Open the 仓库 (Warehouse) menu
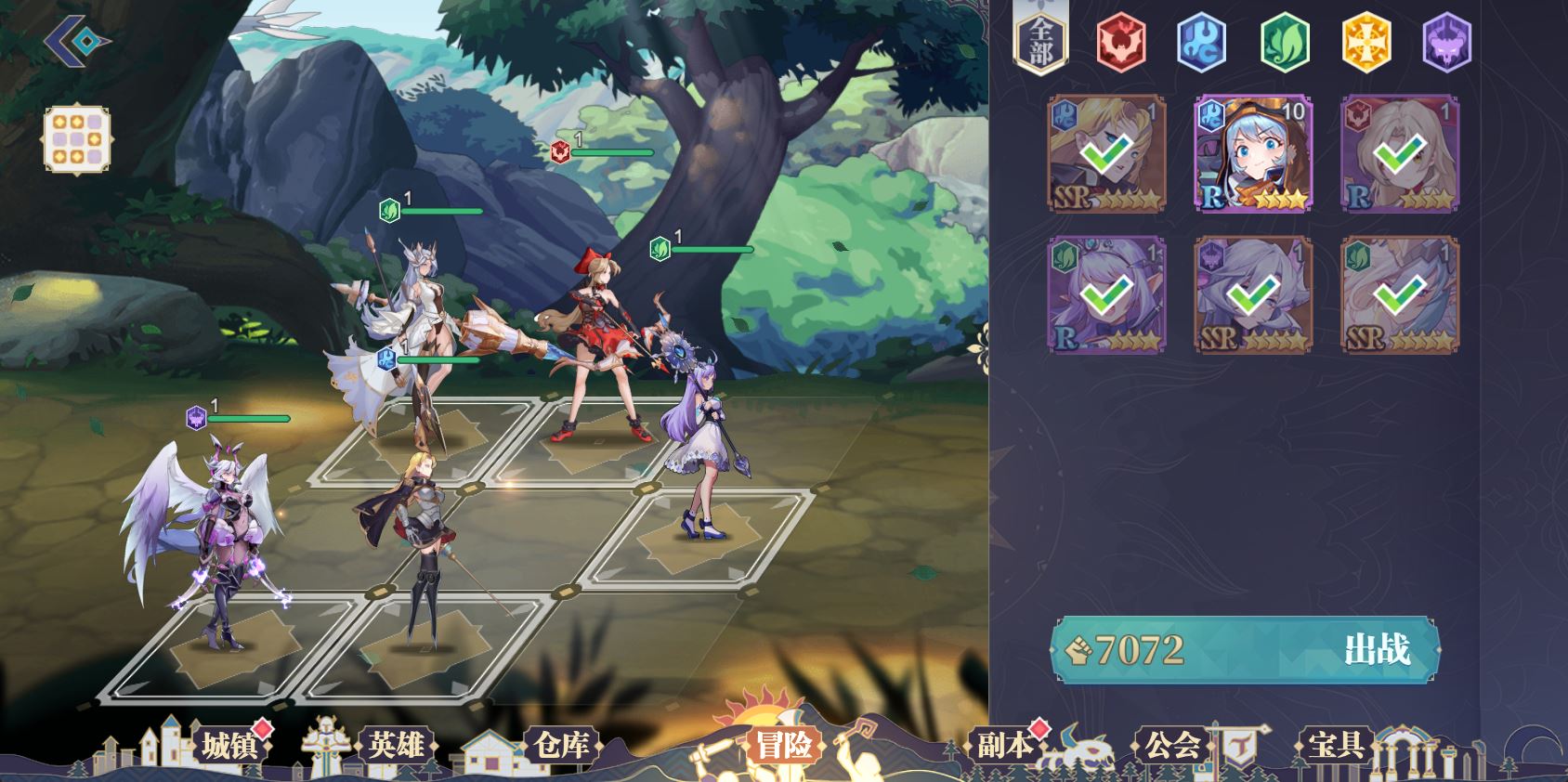 [x=561, y=745]
